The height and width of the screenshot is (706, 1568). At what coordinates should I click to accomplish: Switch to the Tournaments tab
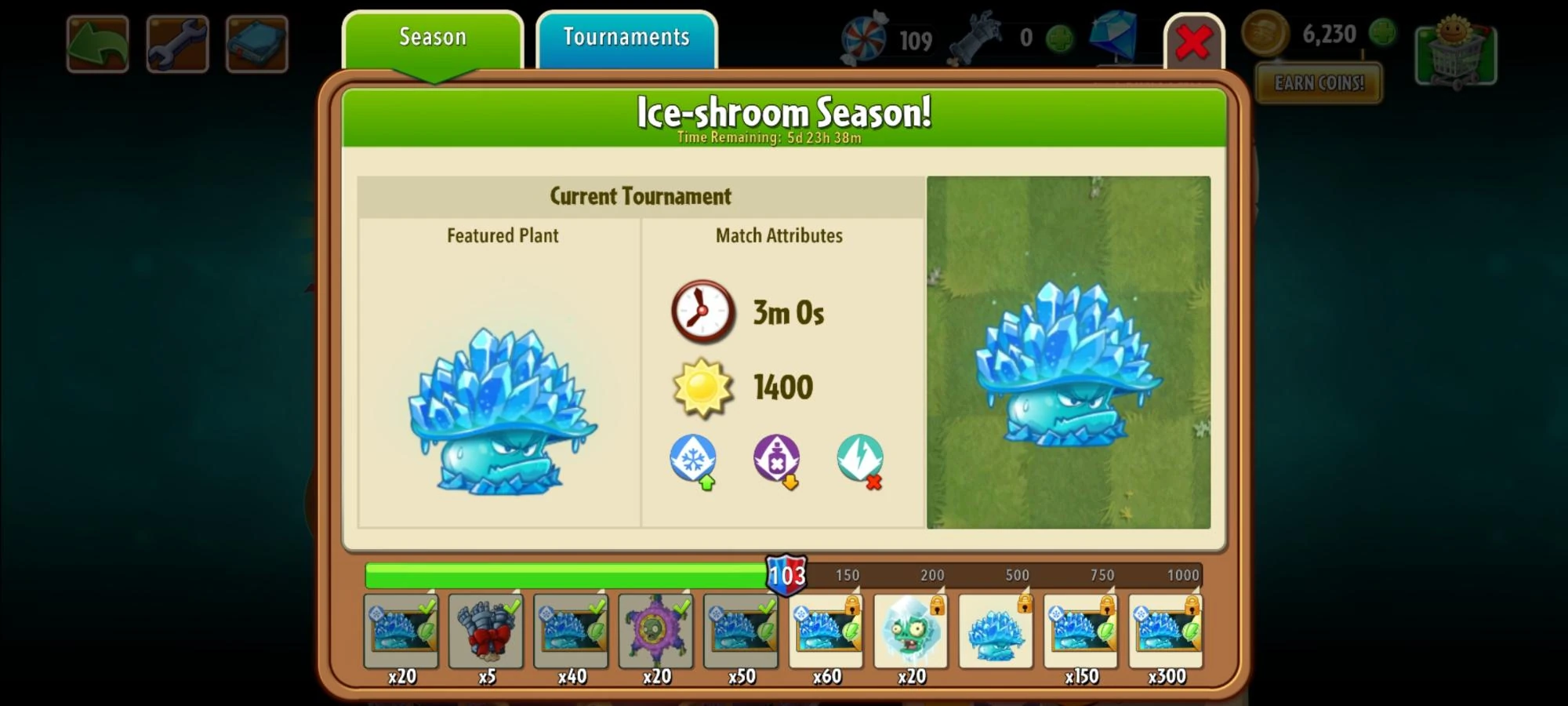click(626, 36)
